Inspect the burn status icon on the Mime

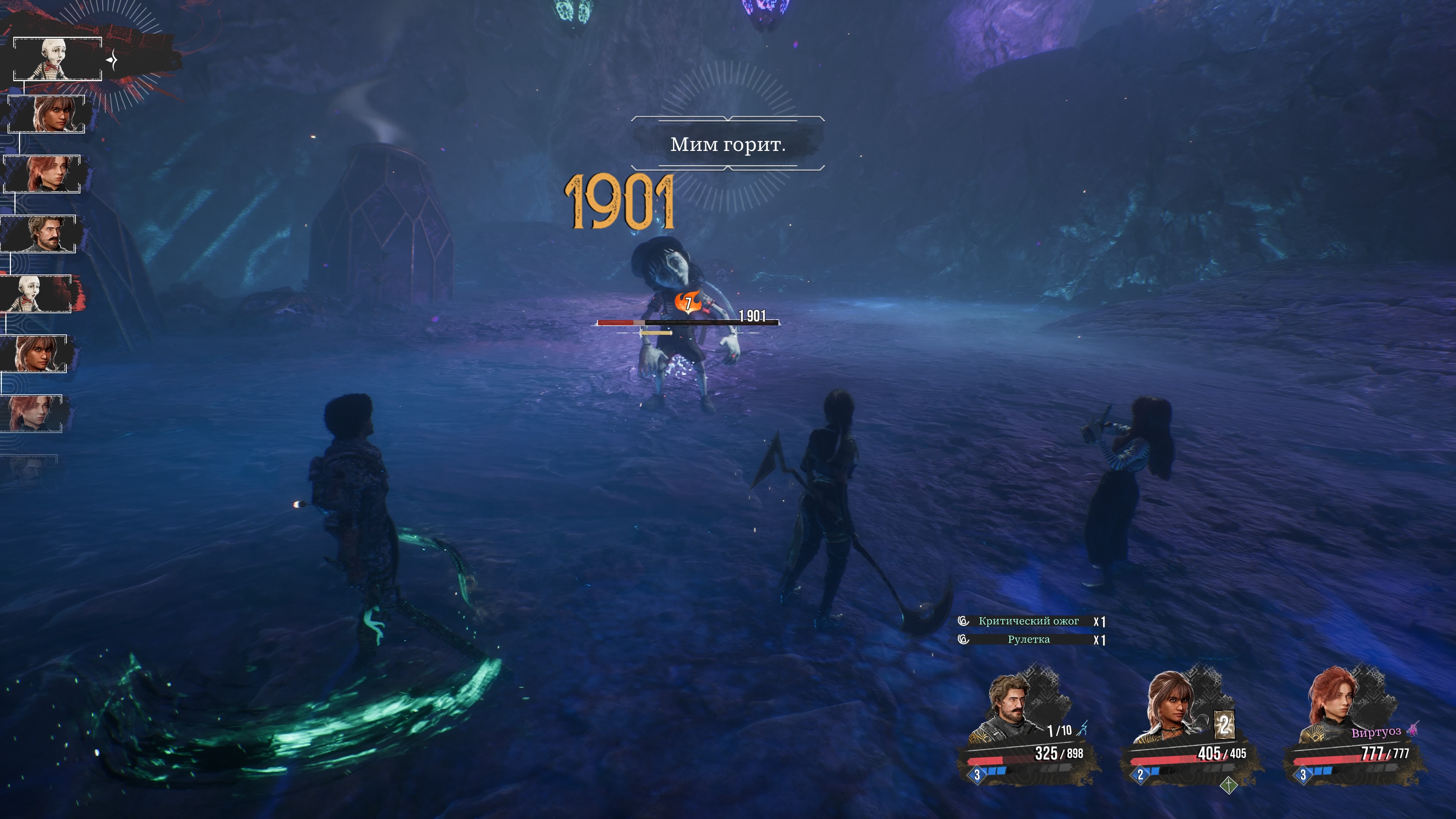[688, 303]
